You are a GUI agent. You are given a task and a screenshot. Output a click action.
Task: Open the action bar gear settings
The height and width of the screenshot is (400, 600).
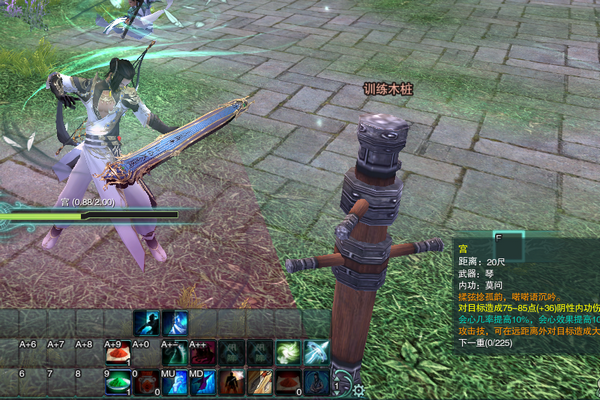click(x=358, y=390)
